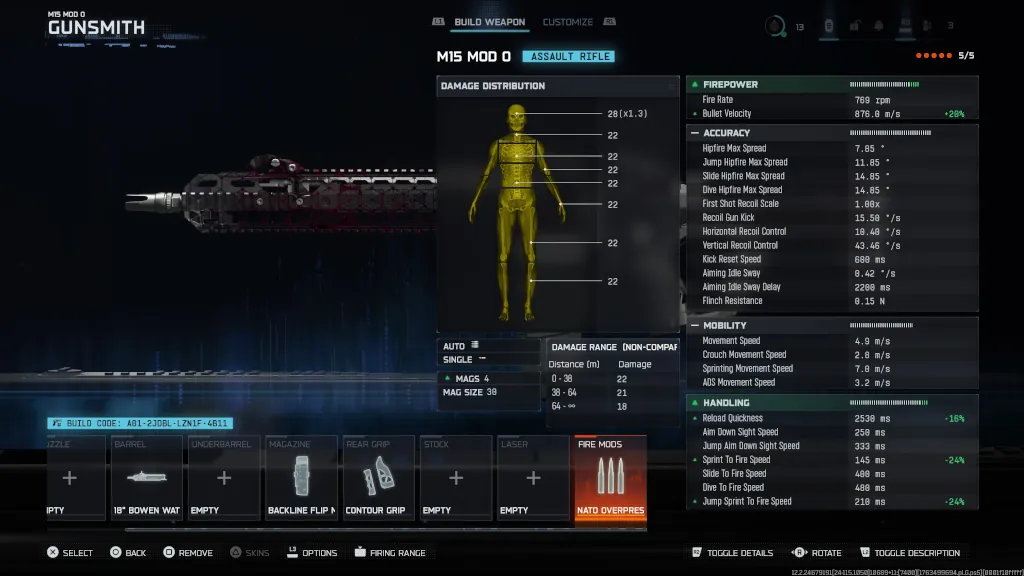Click Back in the bottom bar

coord(128,553)
